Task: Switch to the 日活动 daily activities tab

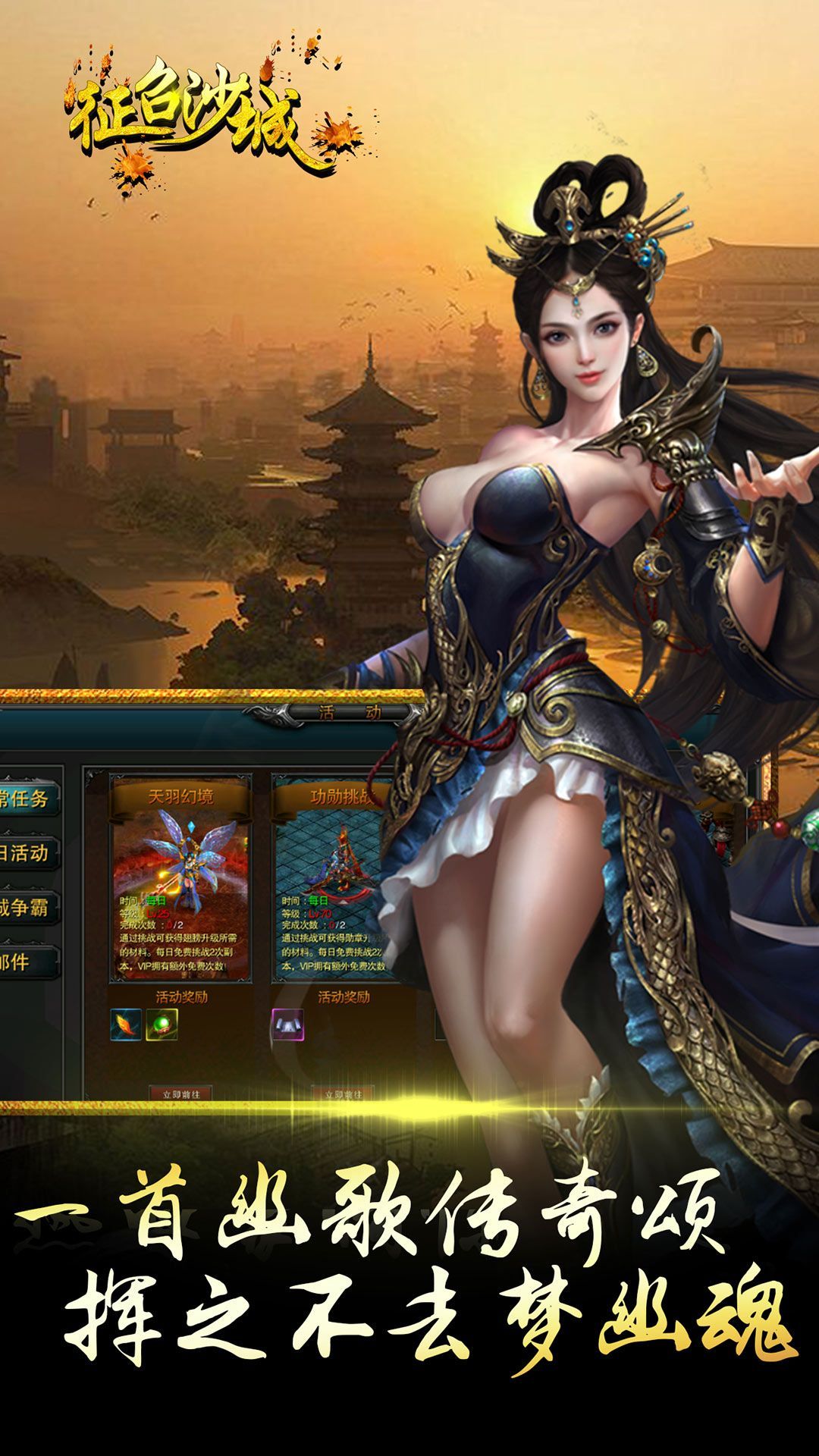Action: pyautogui.click(x=27, y=853)
